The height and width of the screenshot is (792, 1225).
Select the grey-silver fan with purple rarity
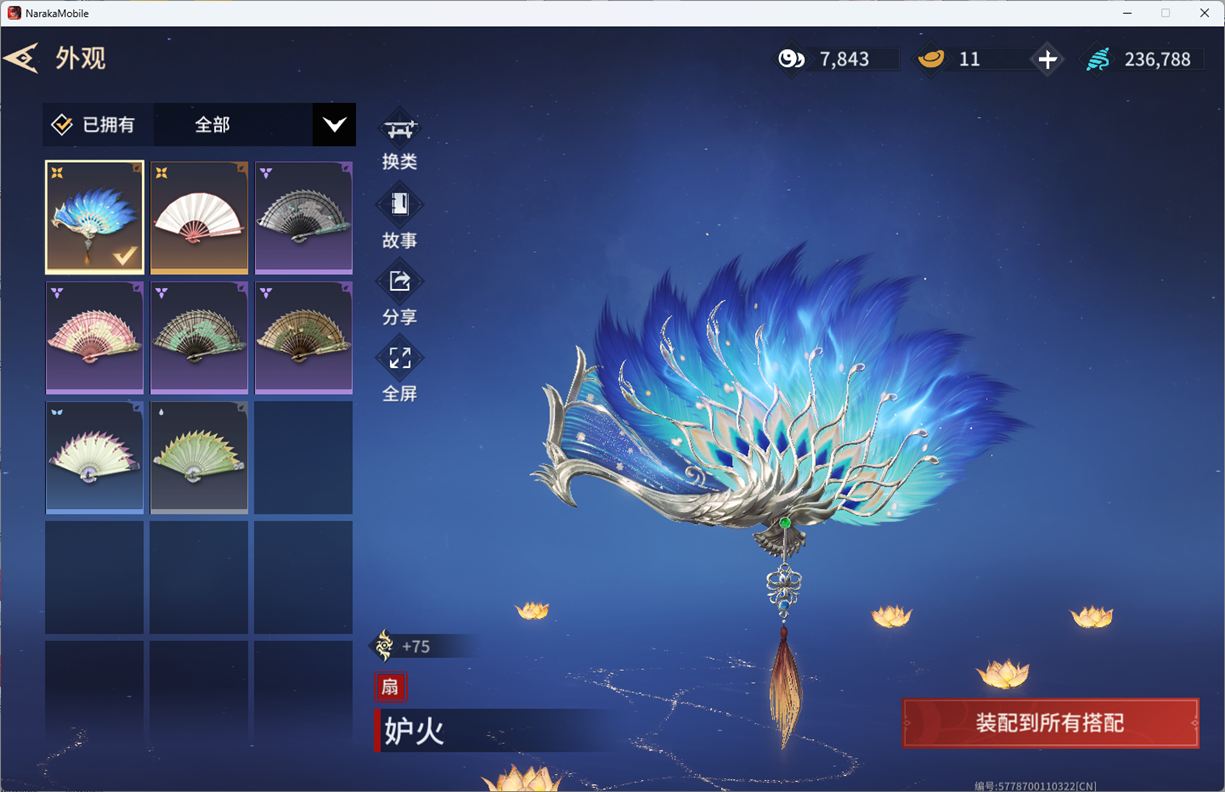(x=304, y=216)
